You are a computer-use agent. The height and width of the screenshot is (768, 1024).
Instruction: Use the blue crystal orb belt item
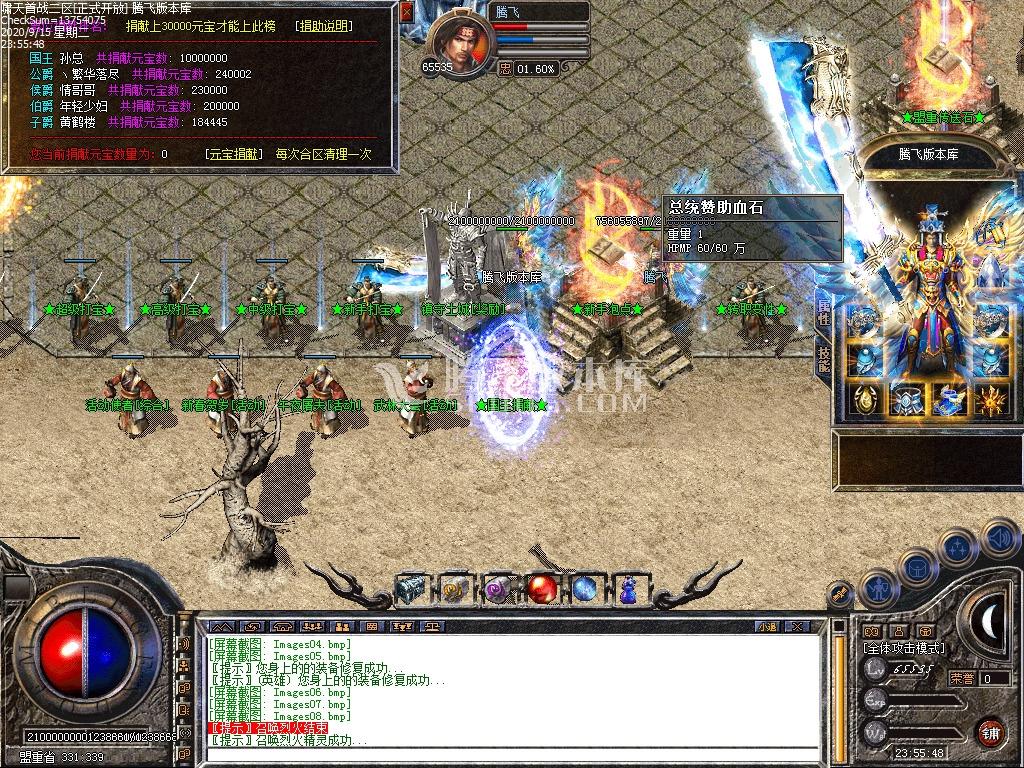pos(585,590)
